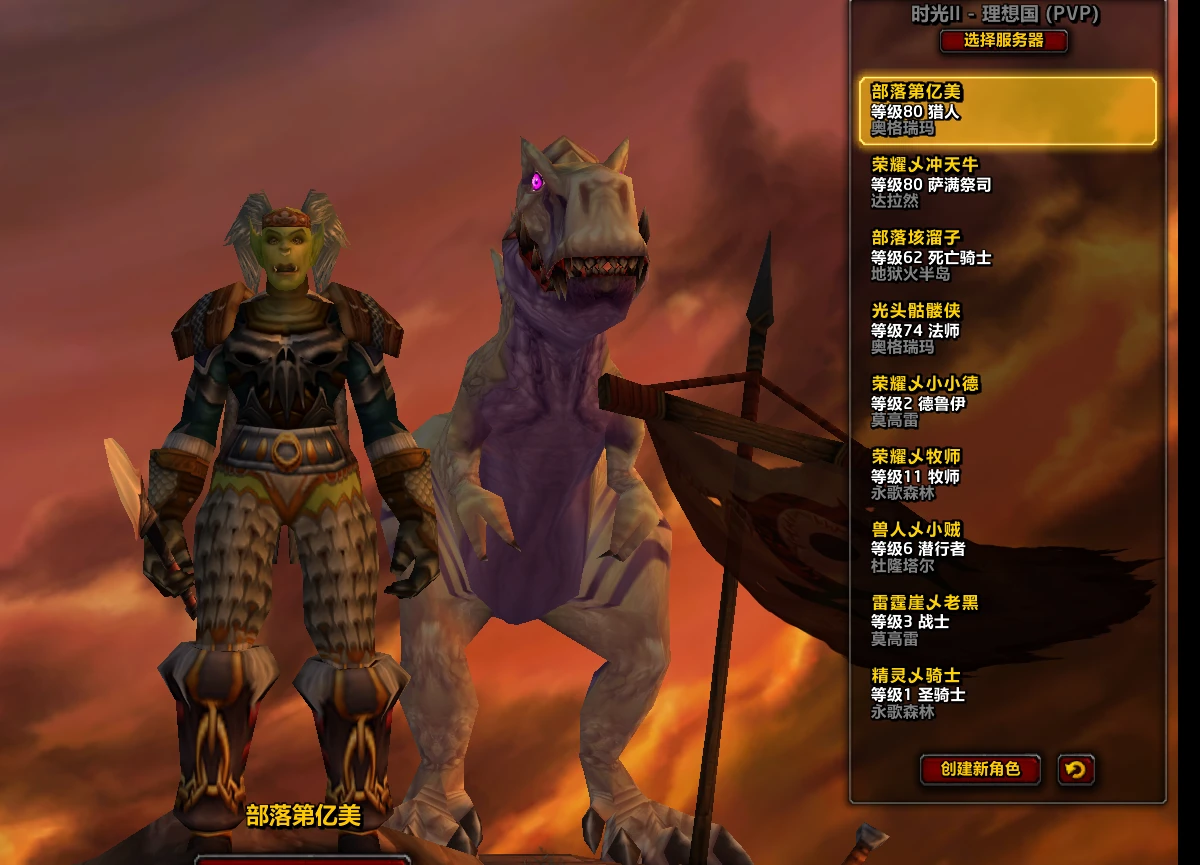Pick the warrior 雷霆崖乂老黑
Image resolution: width=1200 pixels, height=865 pixels.
(x=1007, y=621)
